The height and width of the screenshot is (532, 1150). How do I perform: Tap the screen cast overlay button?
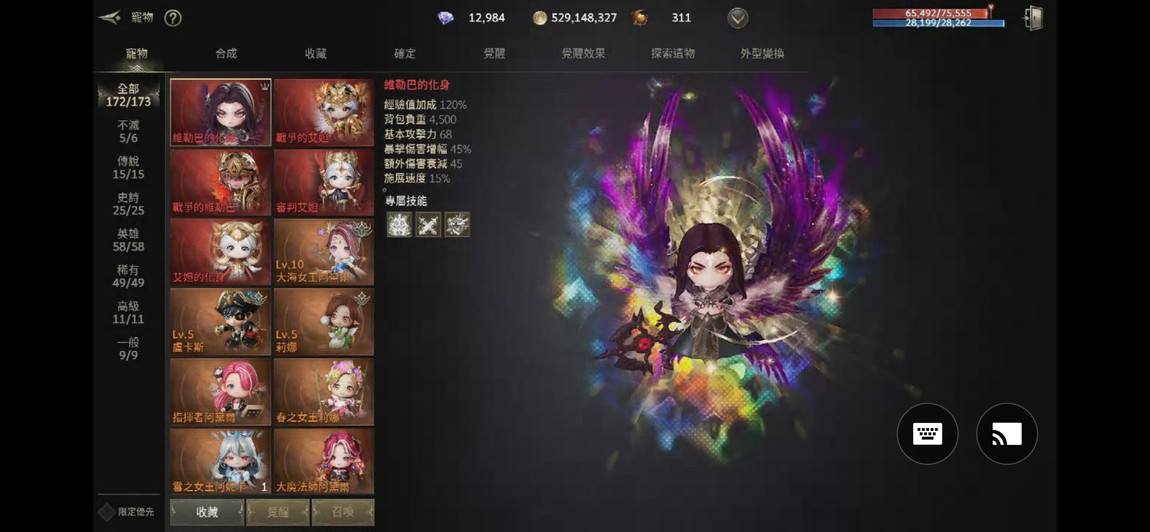coord(1006,434)
